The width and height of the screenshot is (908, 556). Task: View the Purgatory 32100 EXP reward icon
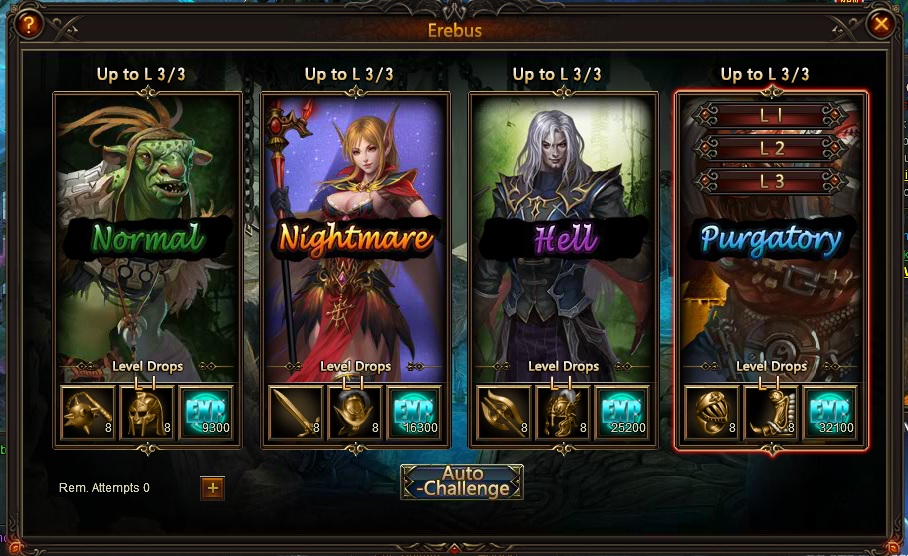click(x=830, y=413)
